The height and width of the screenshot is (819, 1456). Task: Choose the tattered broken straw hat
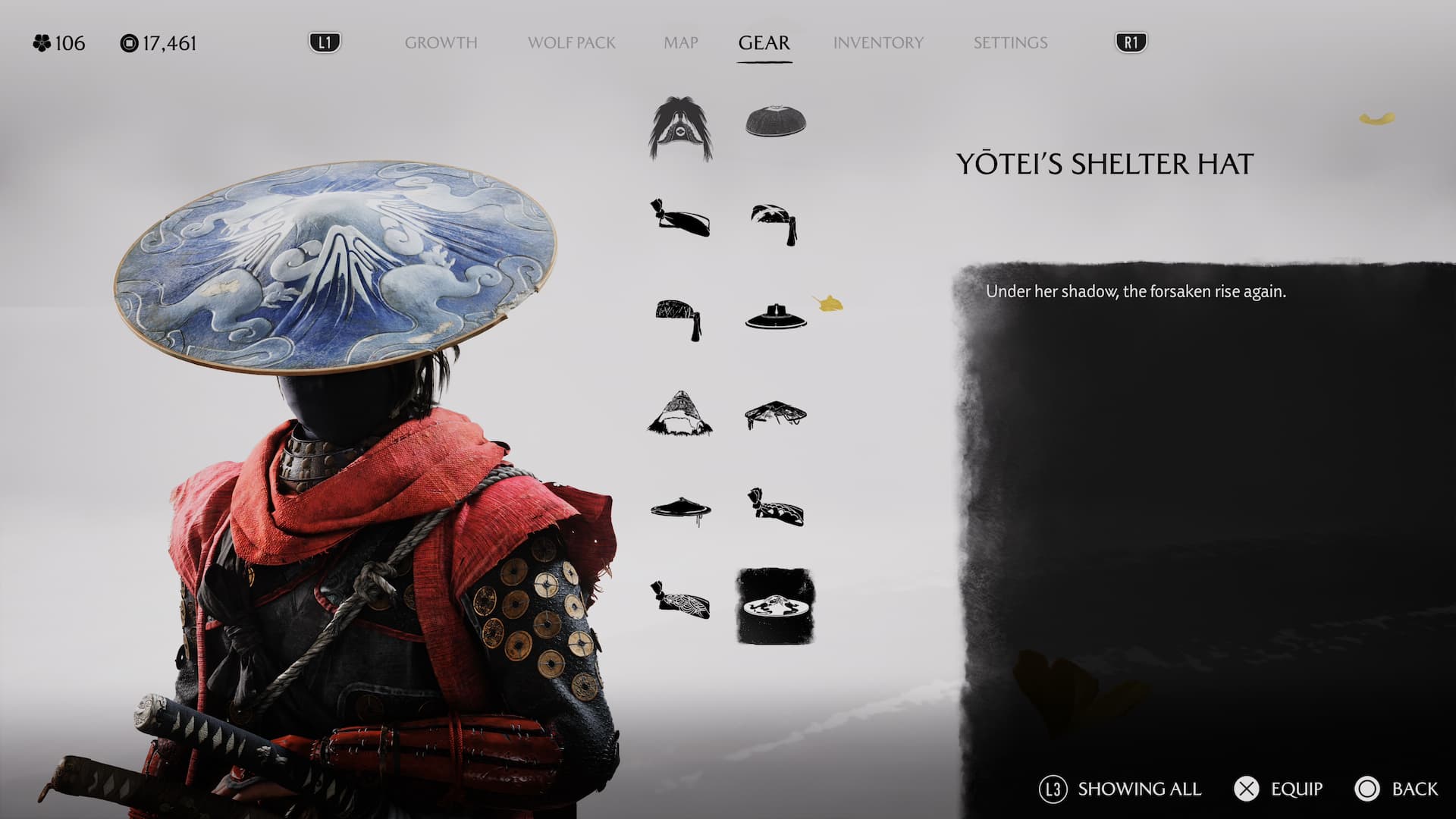pyautogui.click(x=775, y=414)
